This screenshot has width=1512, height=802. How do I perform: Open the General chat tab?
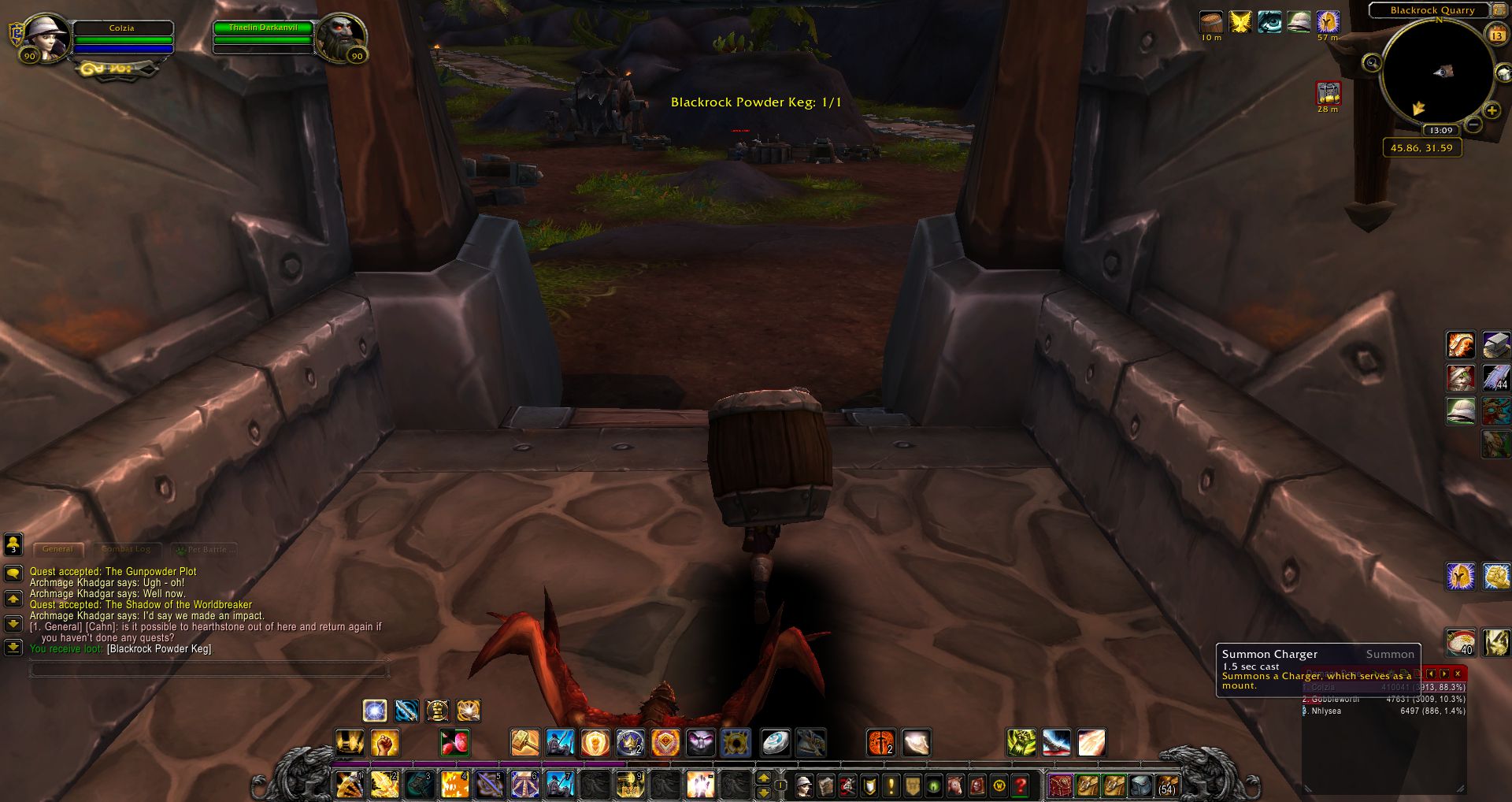(57, 549)
